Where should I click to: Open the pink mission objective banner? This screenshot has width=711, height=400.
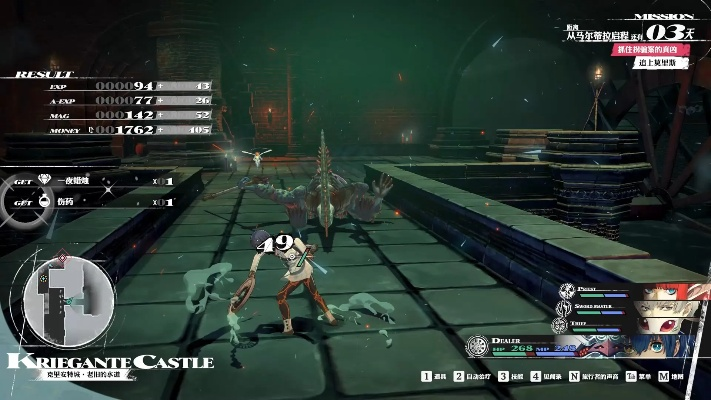650,49
